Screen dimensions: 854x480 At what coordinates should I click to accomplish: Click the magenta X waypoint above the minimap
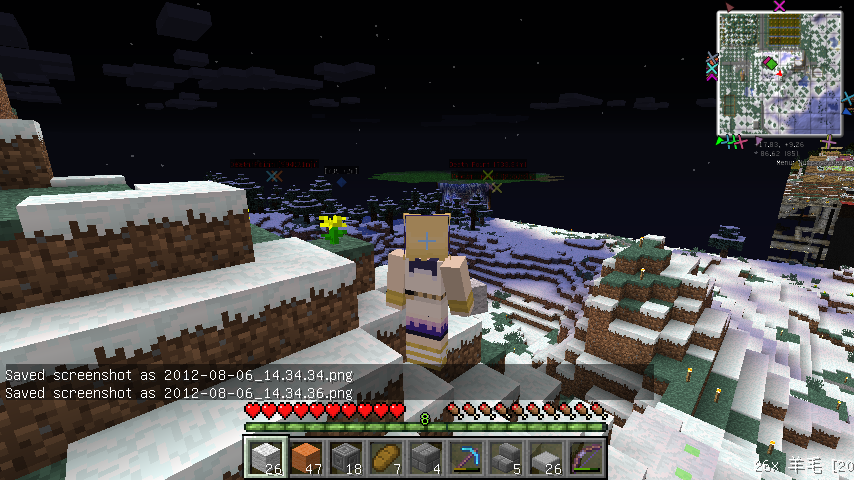point(781,6)
